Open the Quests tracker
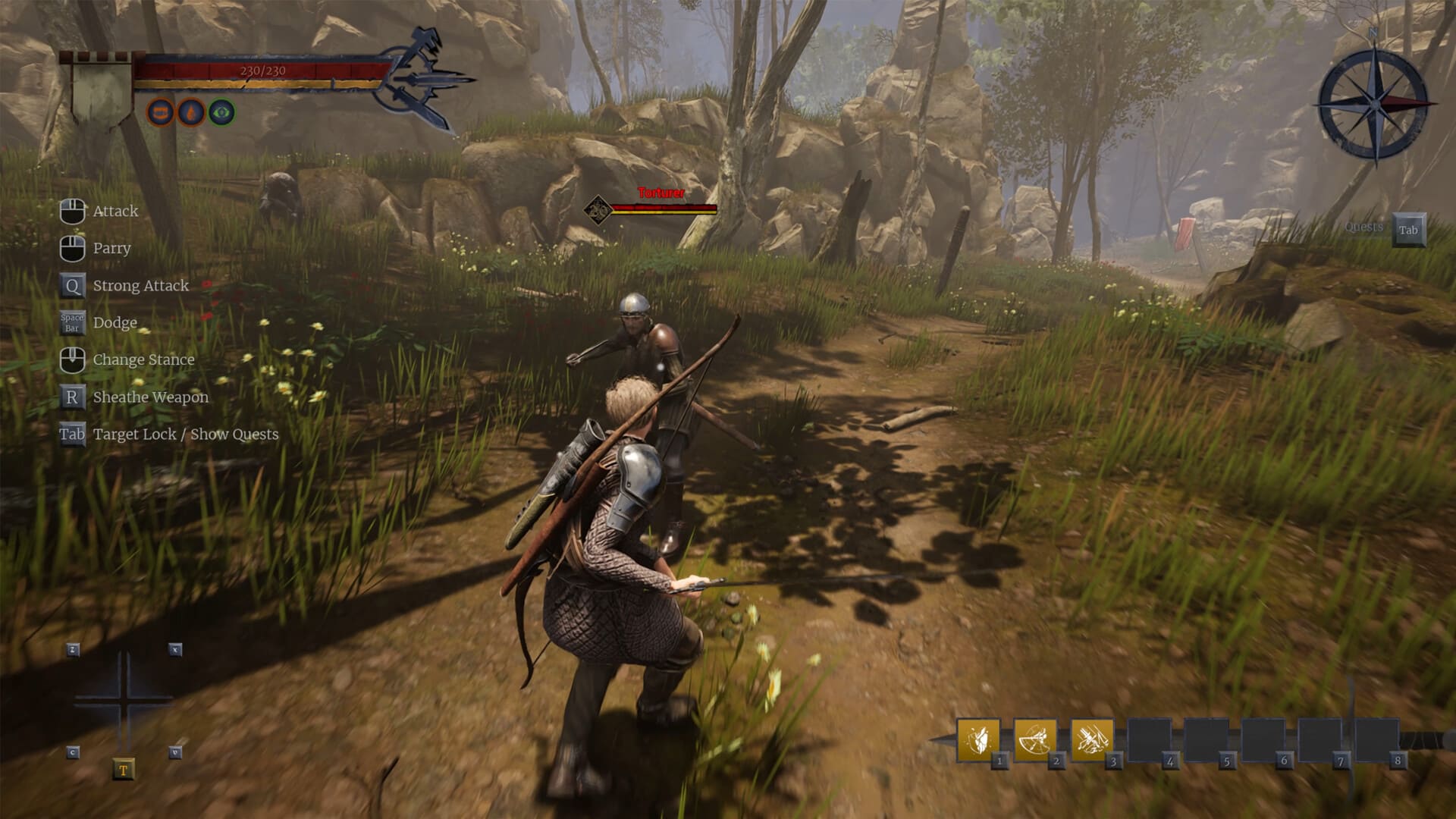Image resolution: width=1456 pixels, height=819 pixels. [1407, 230]
